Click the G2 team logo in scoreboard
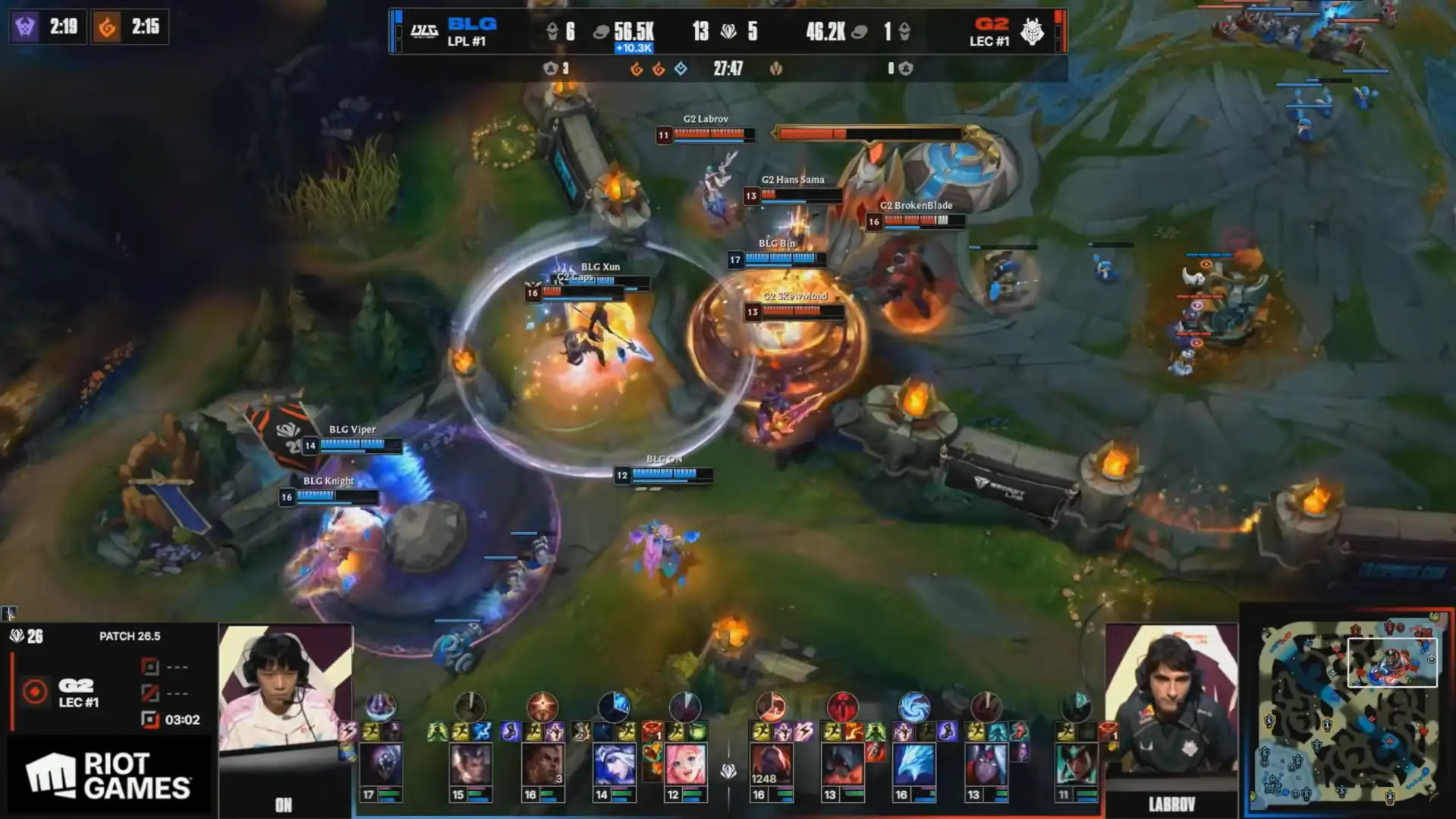1456x819 pixels. 1032,31
